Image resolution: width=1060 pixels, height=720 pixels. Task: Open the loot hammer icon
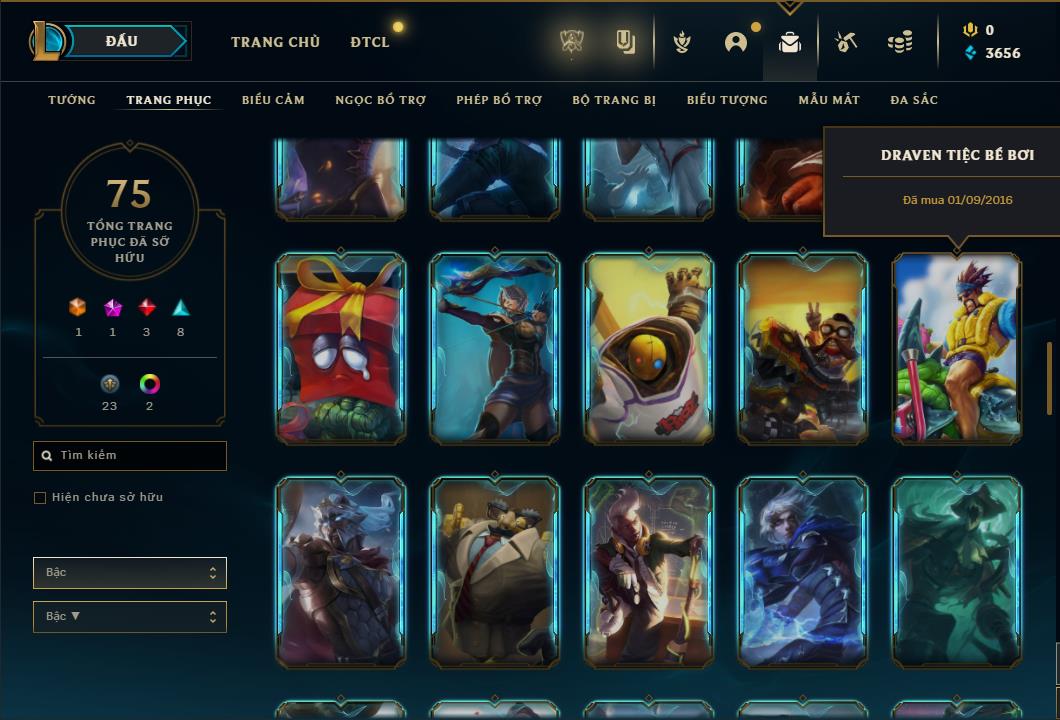[x=845, y=42]
